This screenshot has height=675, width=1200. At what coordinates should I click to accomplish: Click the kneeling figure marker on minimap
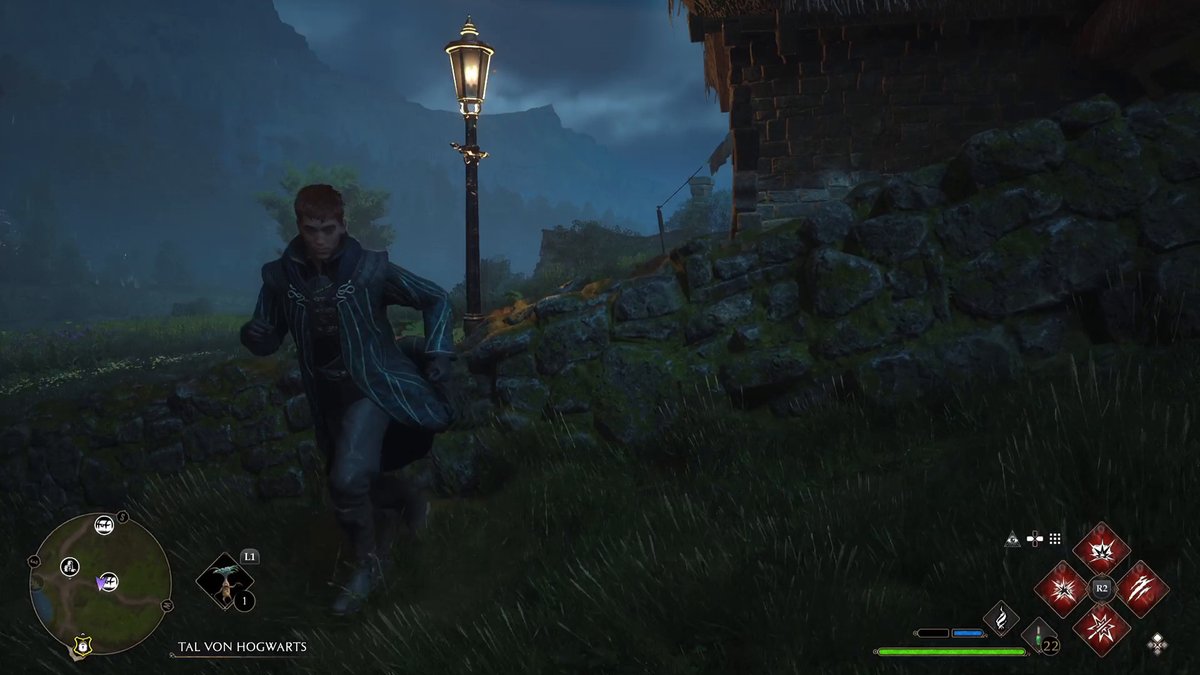[70, 566]
